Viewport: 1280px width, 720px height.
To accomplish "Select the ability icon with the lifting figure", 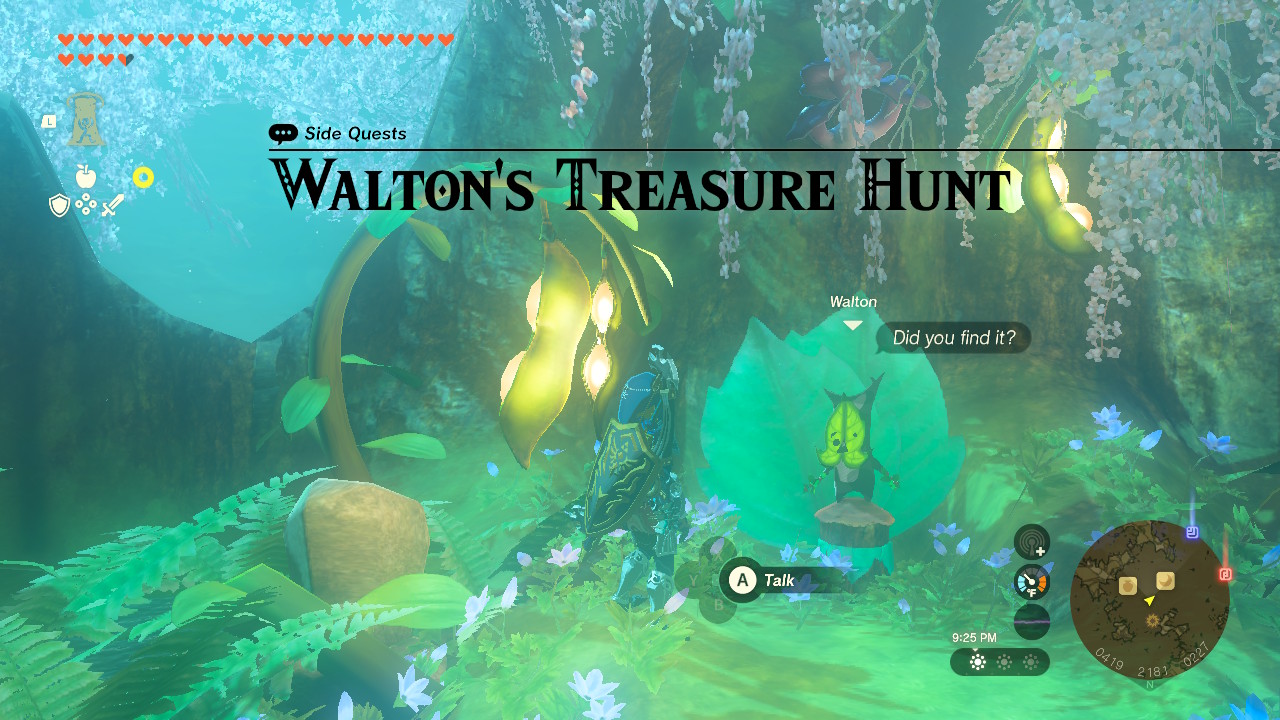I will [x=86, y=121].
